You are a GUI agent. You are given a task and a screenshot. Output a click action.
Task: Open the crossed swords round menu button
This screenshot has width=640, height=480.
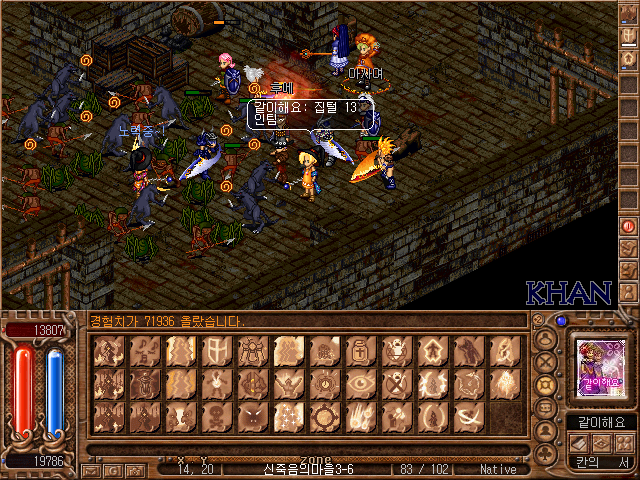coord(546,361)
